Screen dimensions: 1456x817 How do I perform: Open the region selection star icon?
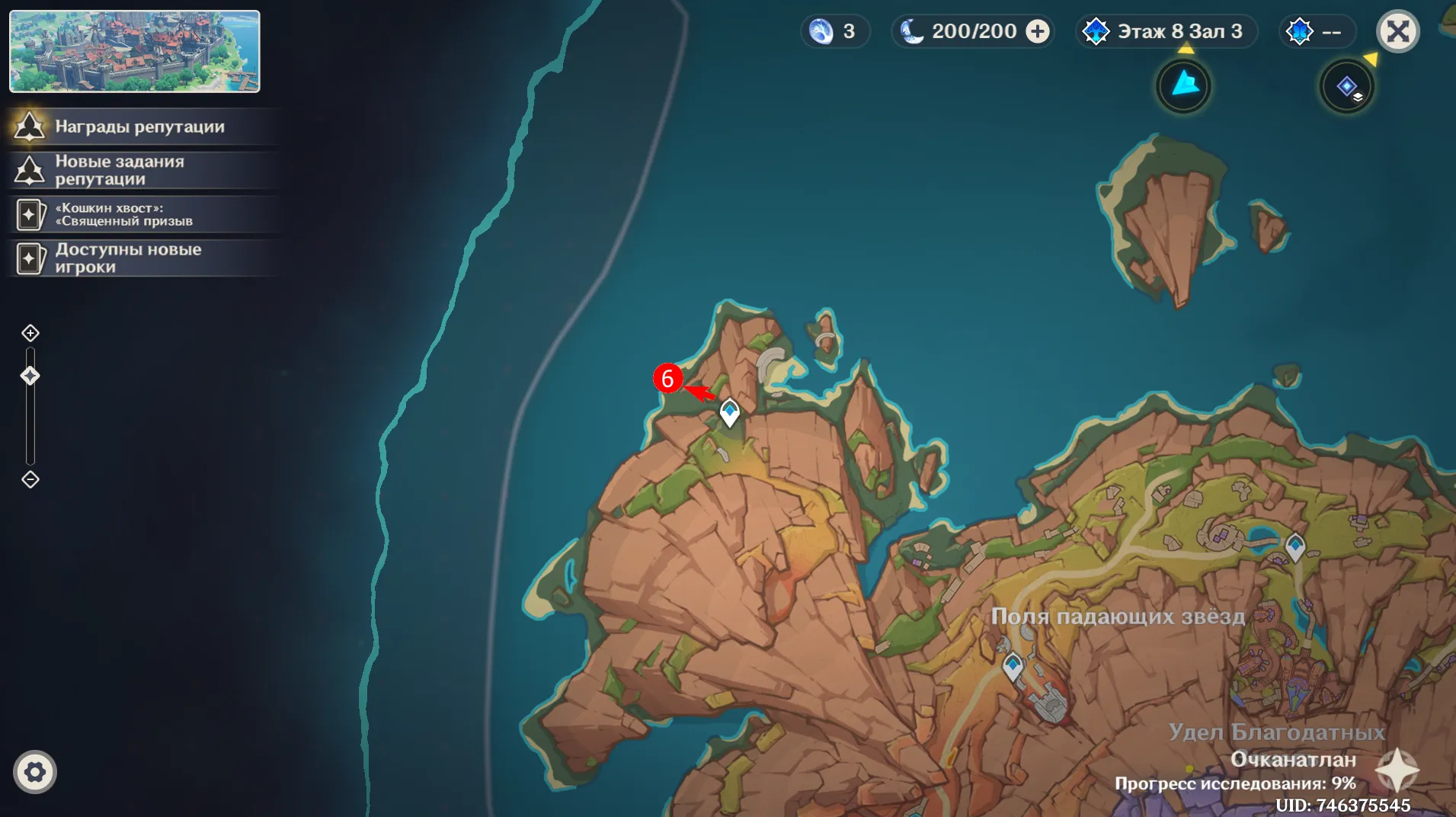[x=1397, y=770]
